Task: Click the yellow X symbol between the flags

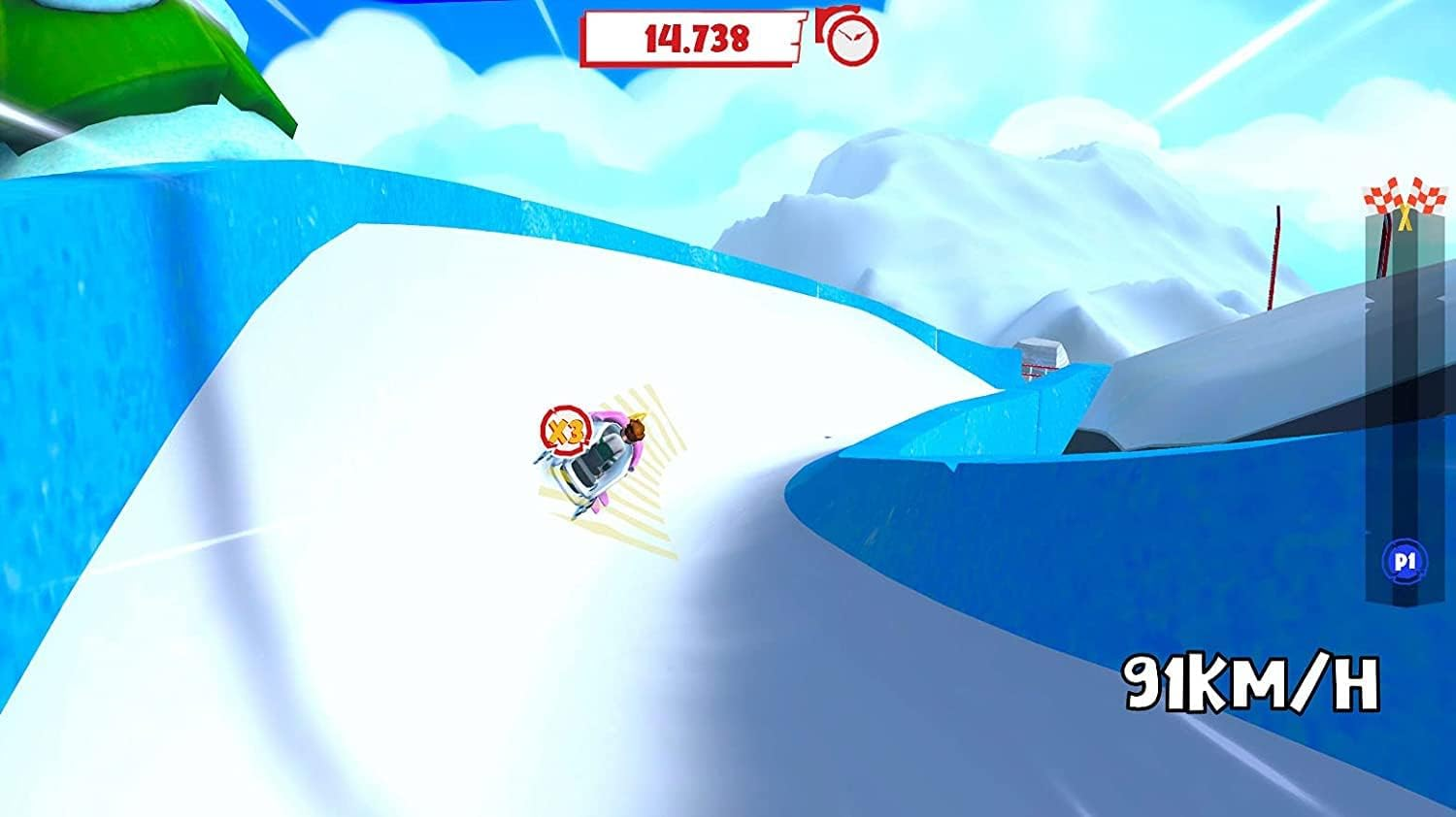Action: (x=1404, y=218)
